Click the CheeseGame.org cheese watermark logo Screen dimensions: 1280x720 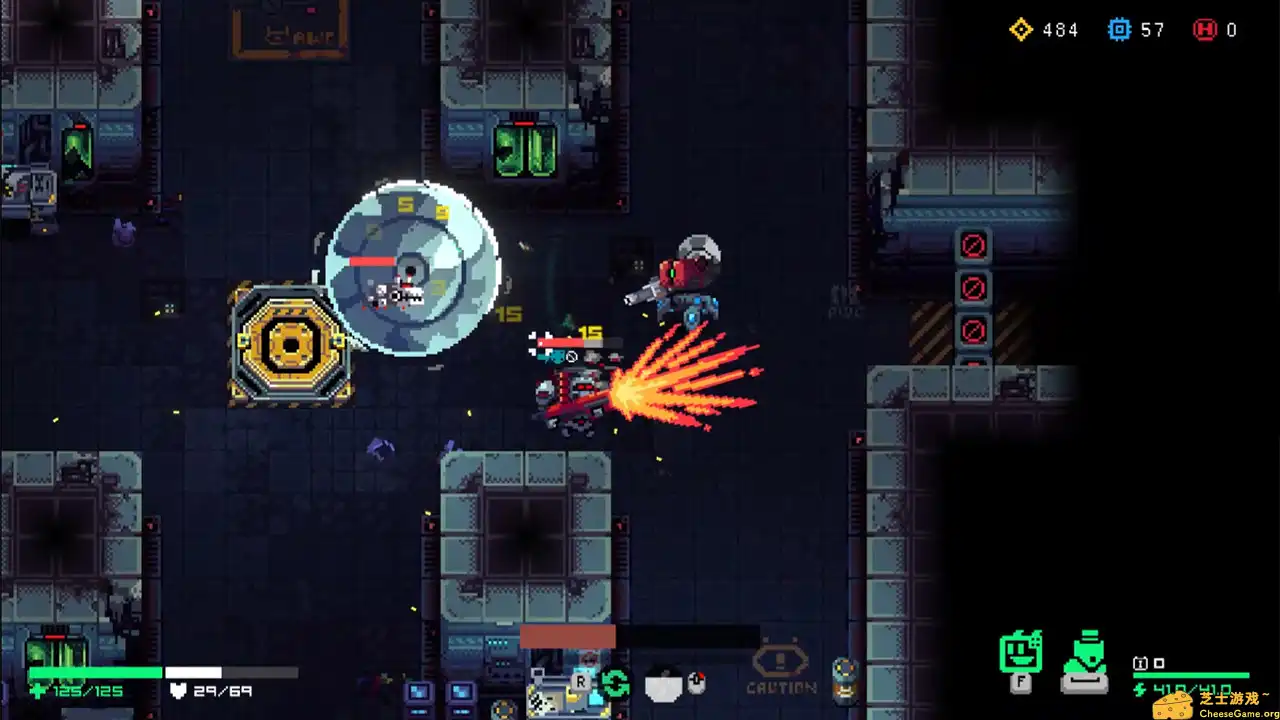tap(1174, 702)
